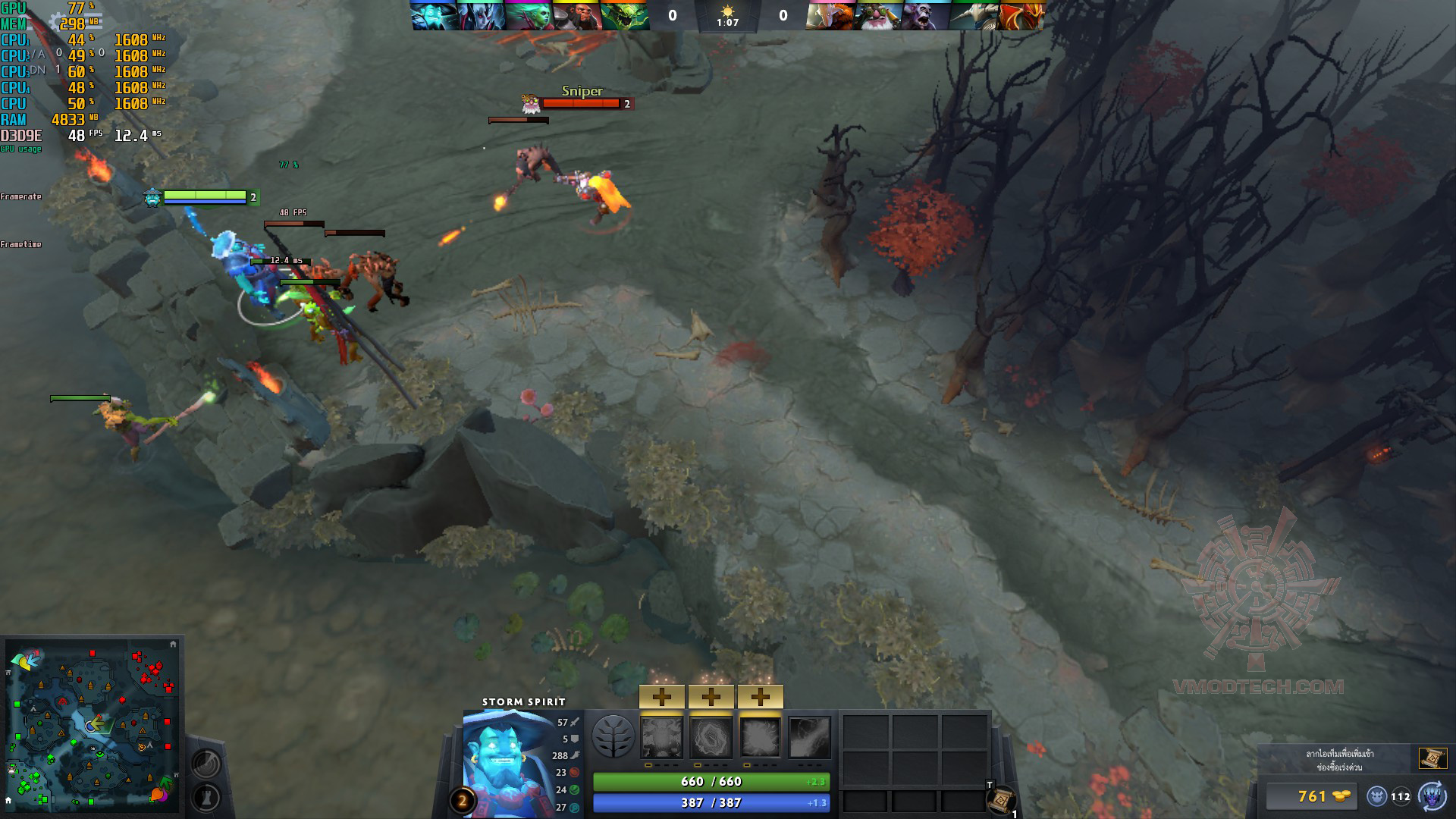The height and width of the screenshot is (819, 1456).
Task: Activate the Static Remnant ability icon
Action: point(662,738)
